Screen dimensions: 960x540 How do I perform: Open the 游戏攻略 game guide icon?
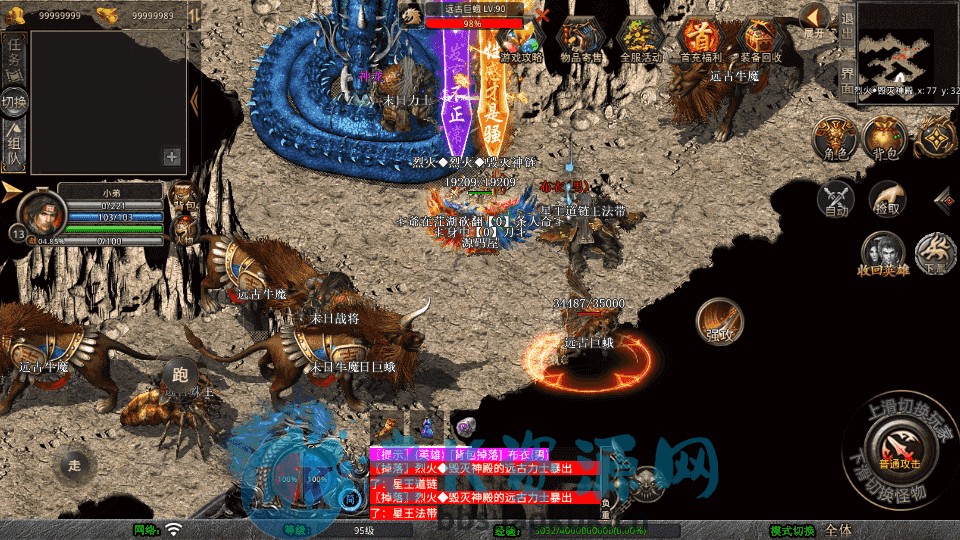(x=521, y=40)
